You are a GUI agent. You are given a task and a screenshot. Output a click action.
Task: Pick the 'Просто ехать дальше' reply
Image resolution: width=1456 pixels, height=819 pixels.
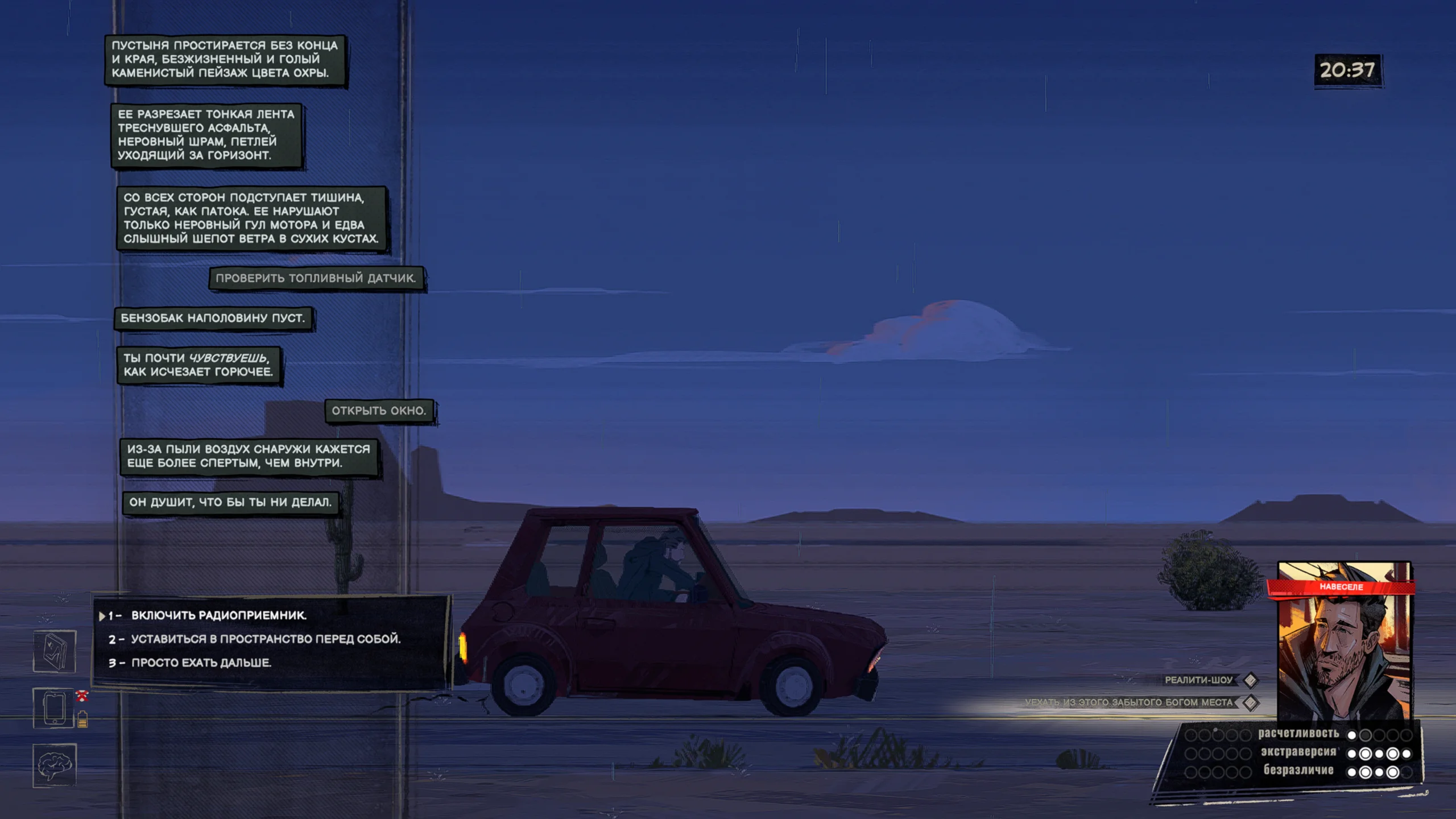click(201, 663)
